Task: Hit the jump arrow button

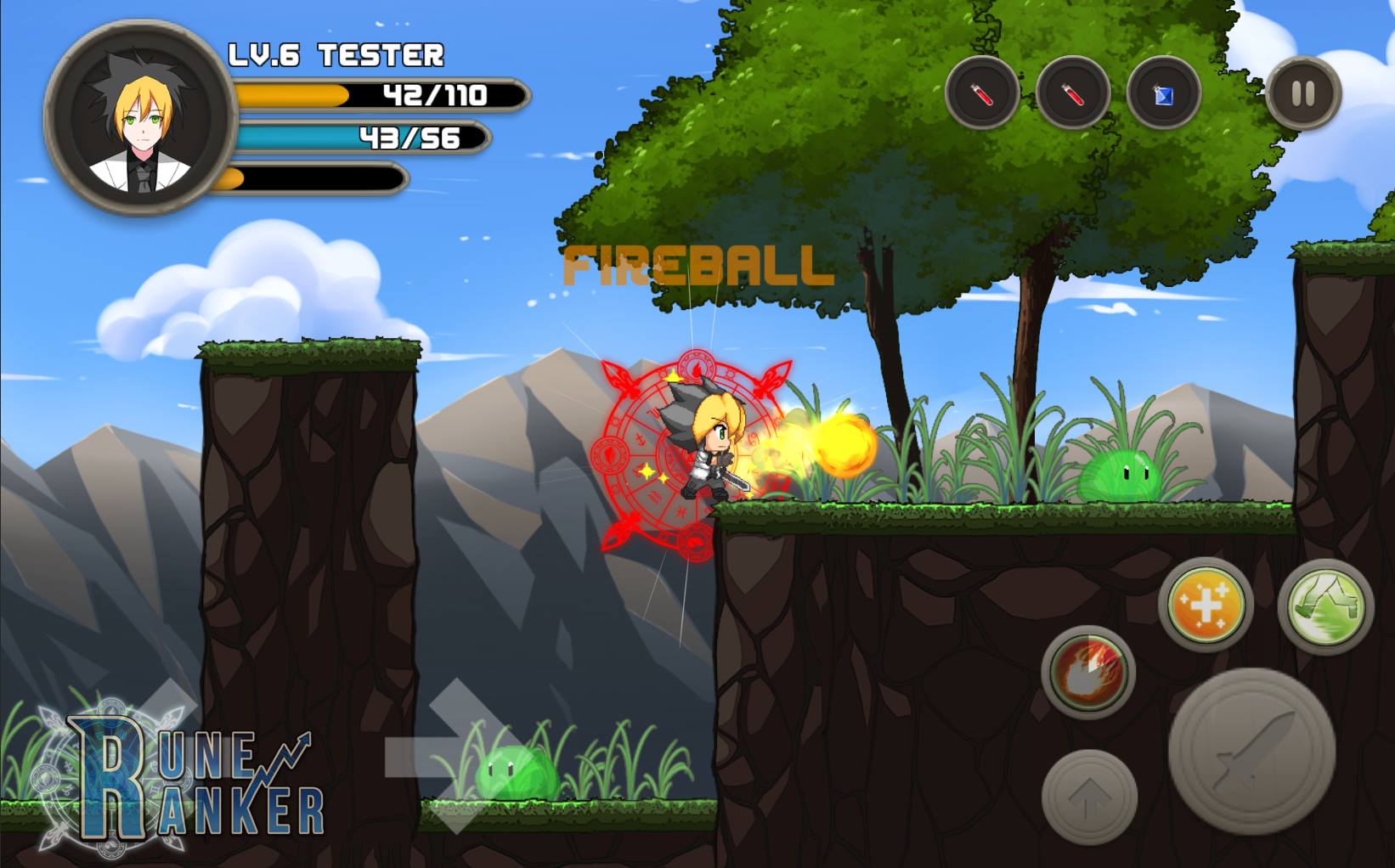Action: pyautogui.click(x=1089, y=797)
